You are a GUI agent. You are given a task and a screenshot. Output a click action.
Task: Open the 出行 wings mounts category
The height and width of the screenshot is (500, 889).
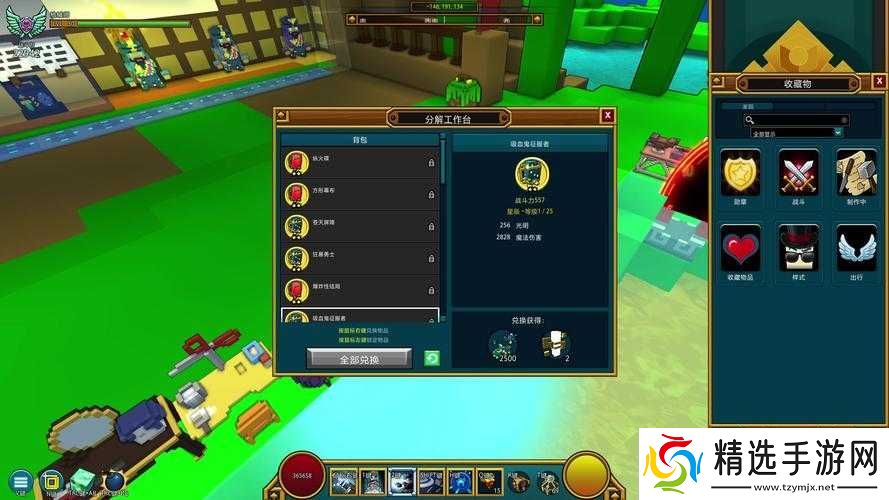(856, 248)
